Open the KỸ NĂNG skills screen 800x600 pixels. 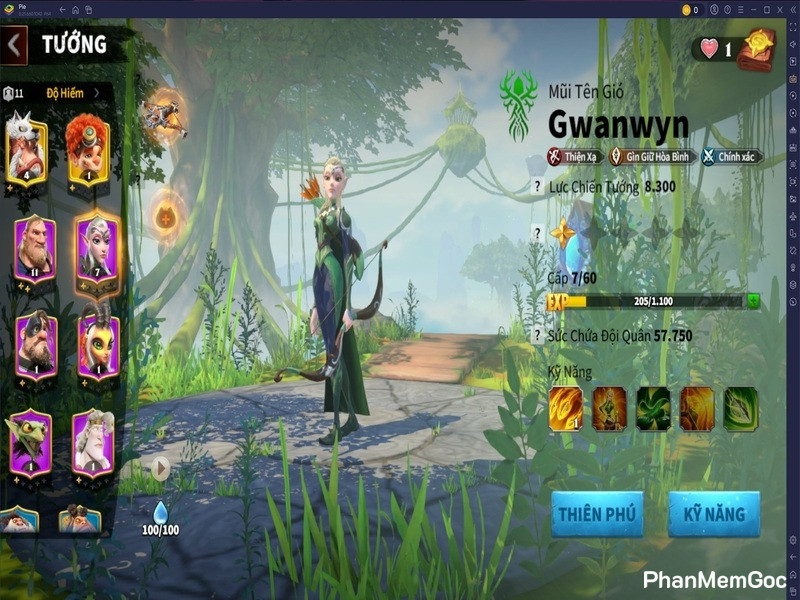click(x=714, y=514)
